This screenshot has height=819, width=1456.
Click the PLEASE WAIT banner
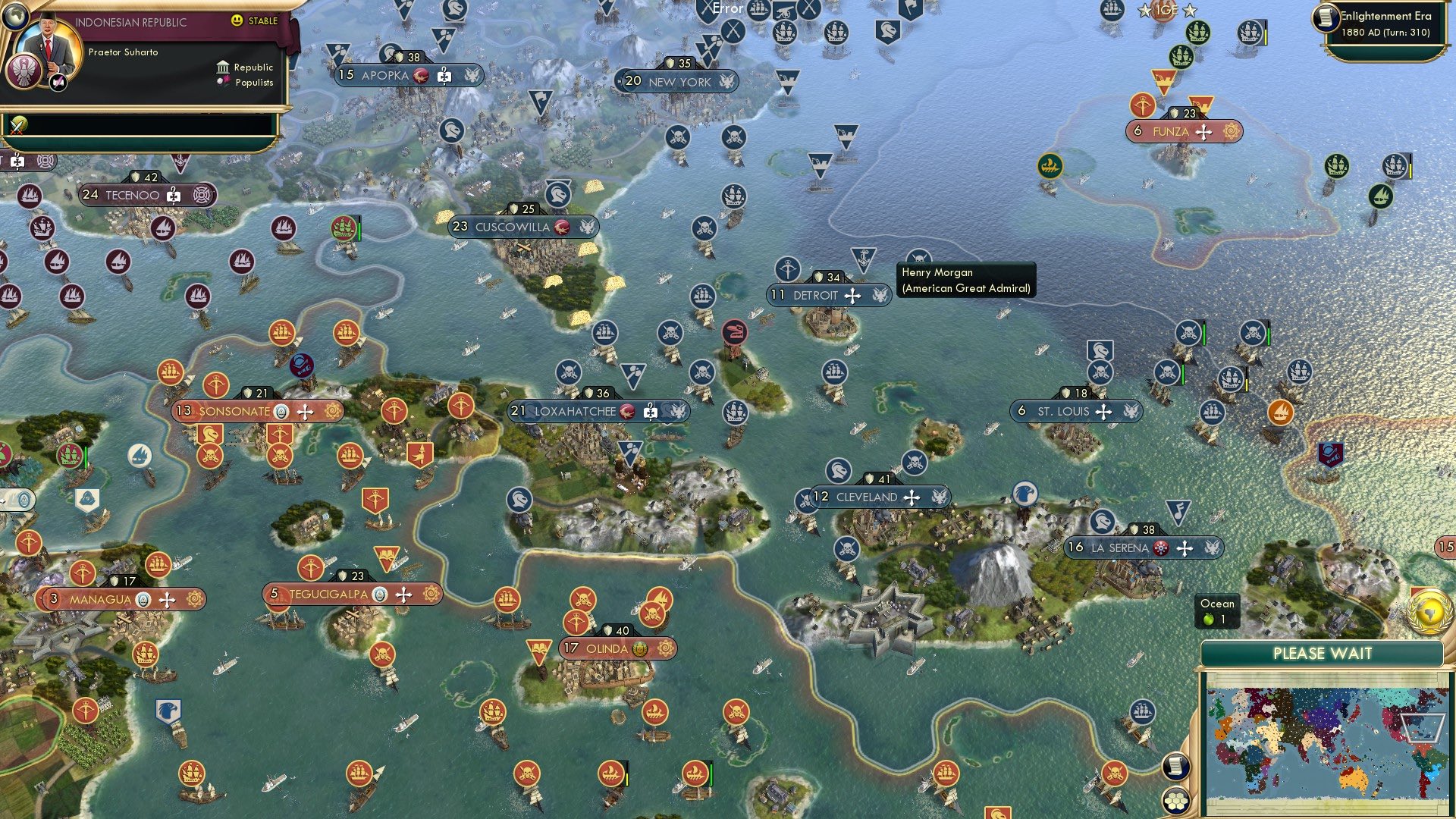(1323, 653)
